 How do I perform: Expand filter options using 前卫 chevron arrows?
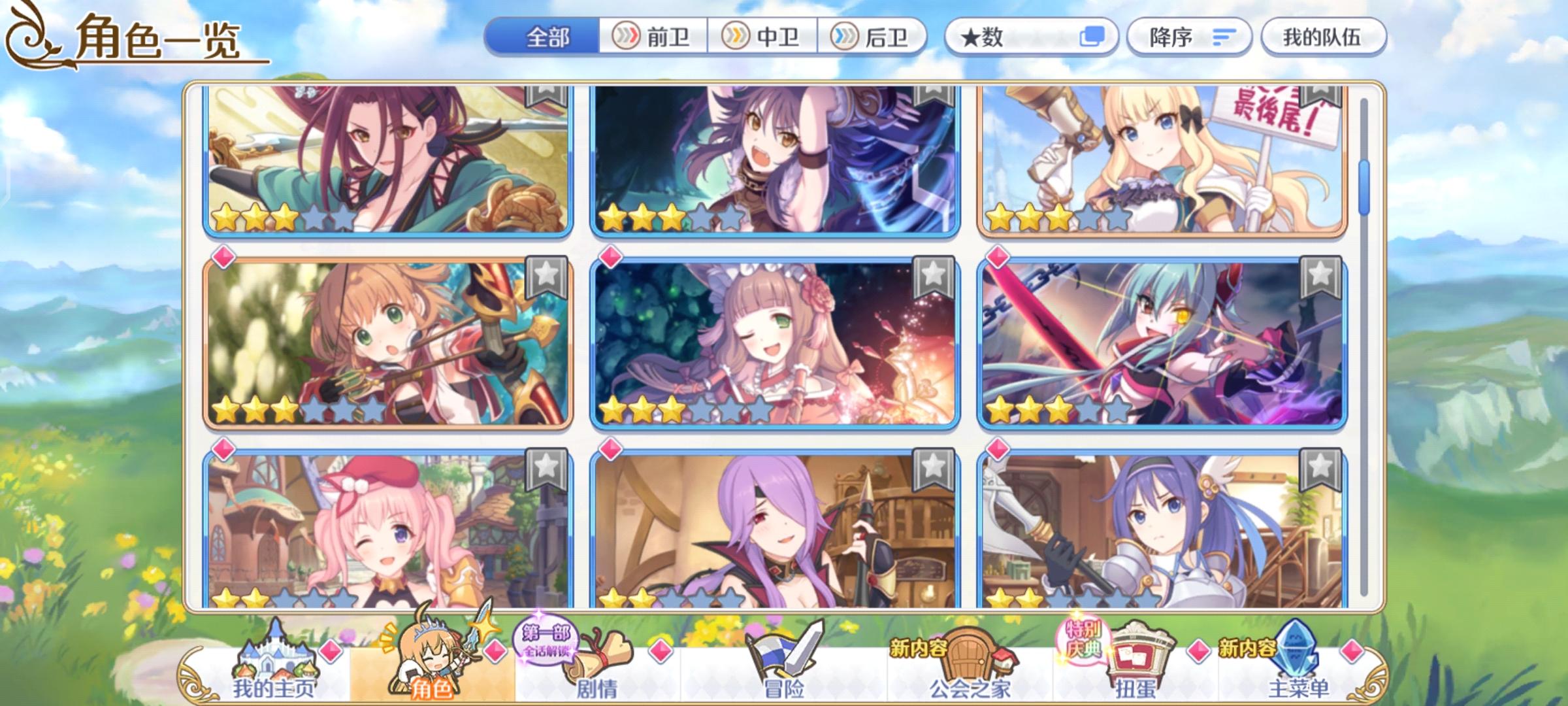pos(627,38)
